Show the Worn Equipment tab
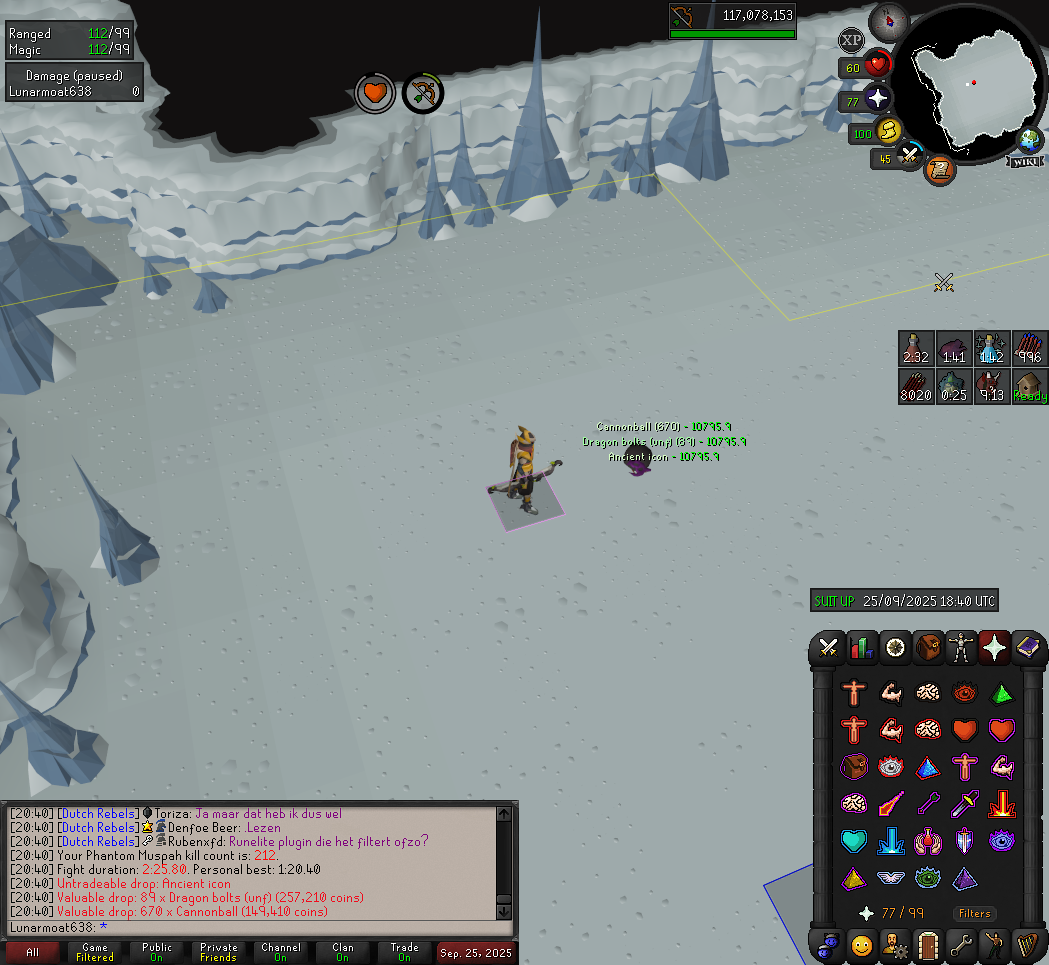Viewport: 1049px width, 965px height. coord(961,648)
